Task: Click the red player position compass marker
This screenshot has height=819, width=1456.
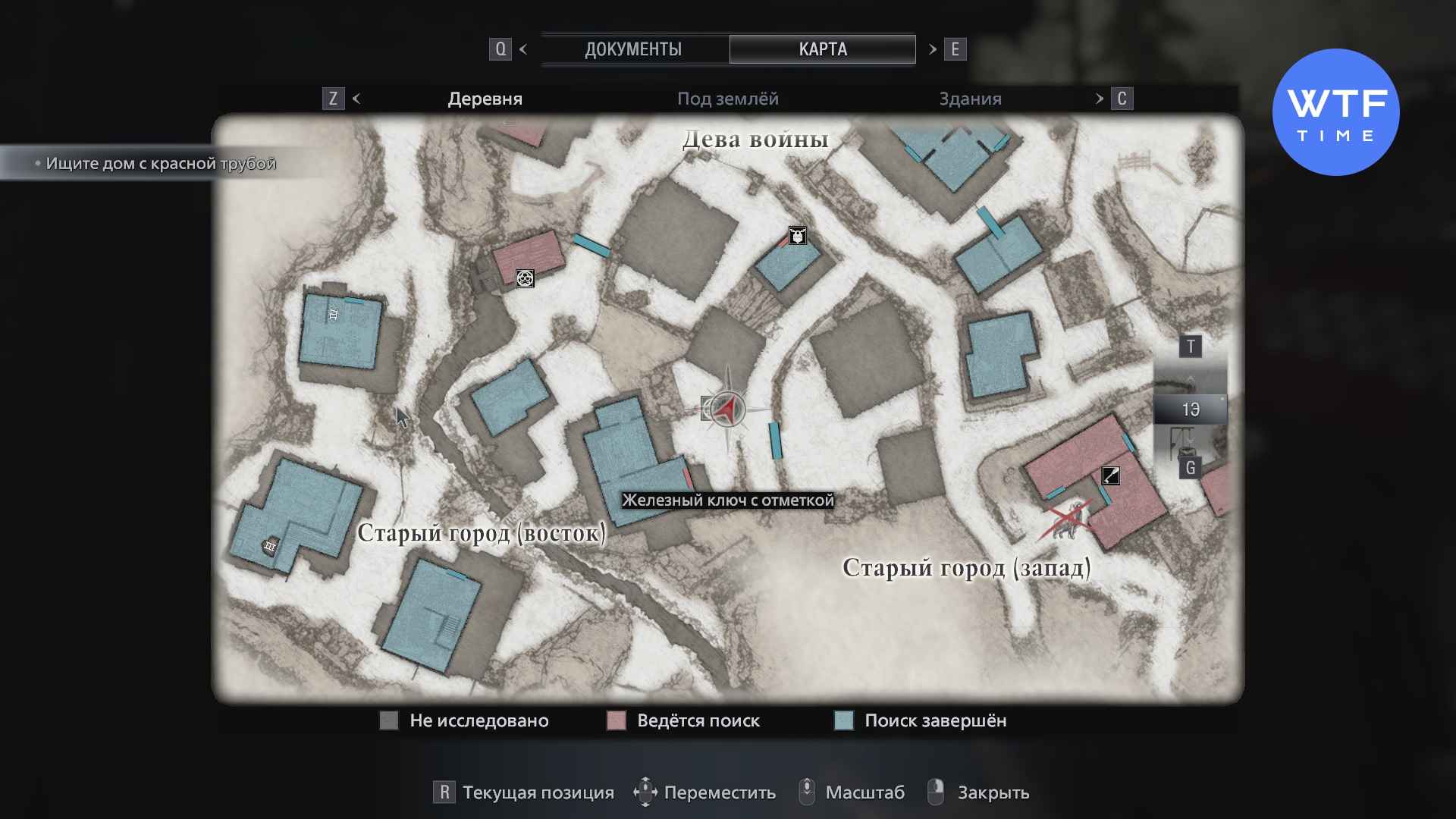Action: (727, 409)
